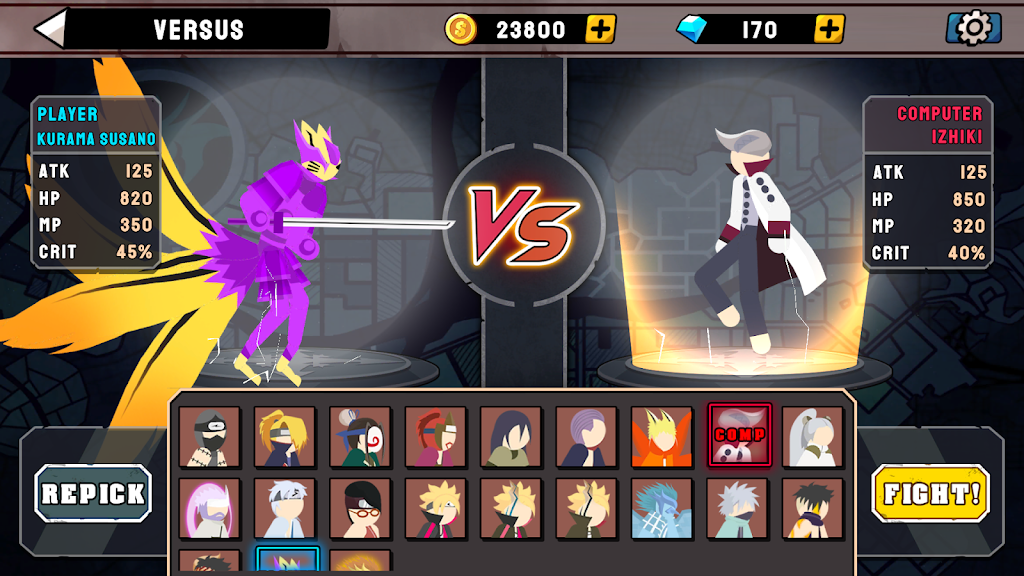The height and width of the screenshot is (576, 1024).
Task: Open the gear settings menu
Action: coord(973,28)
